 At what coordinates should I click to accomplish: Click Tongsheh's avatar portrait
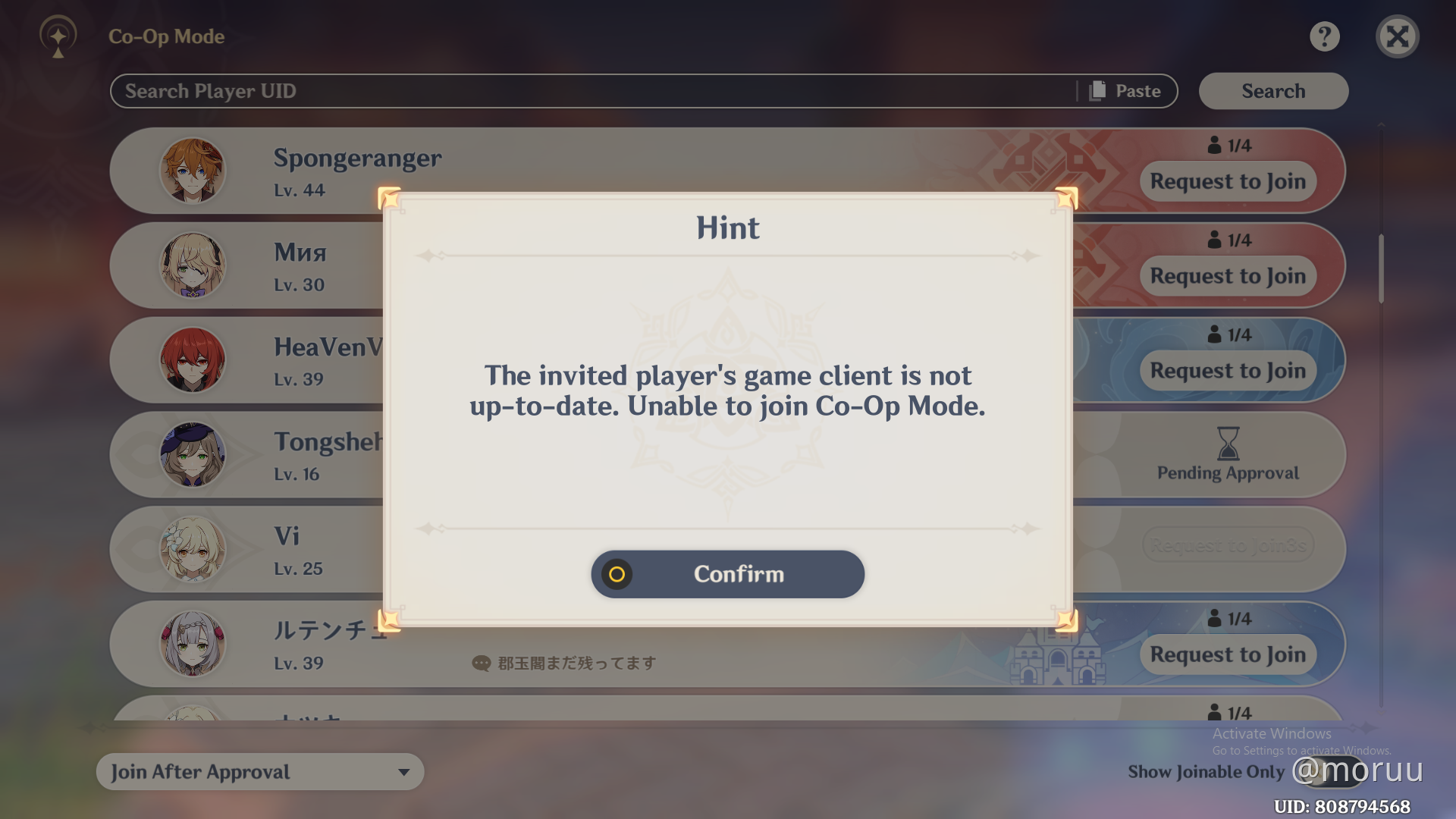coord(193,454)
